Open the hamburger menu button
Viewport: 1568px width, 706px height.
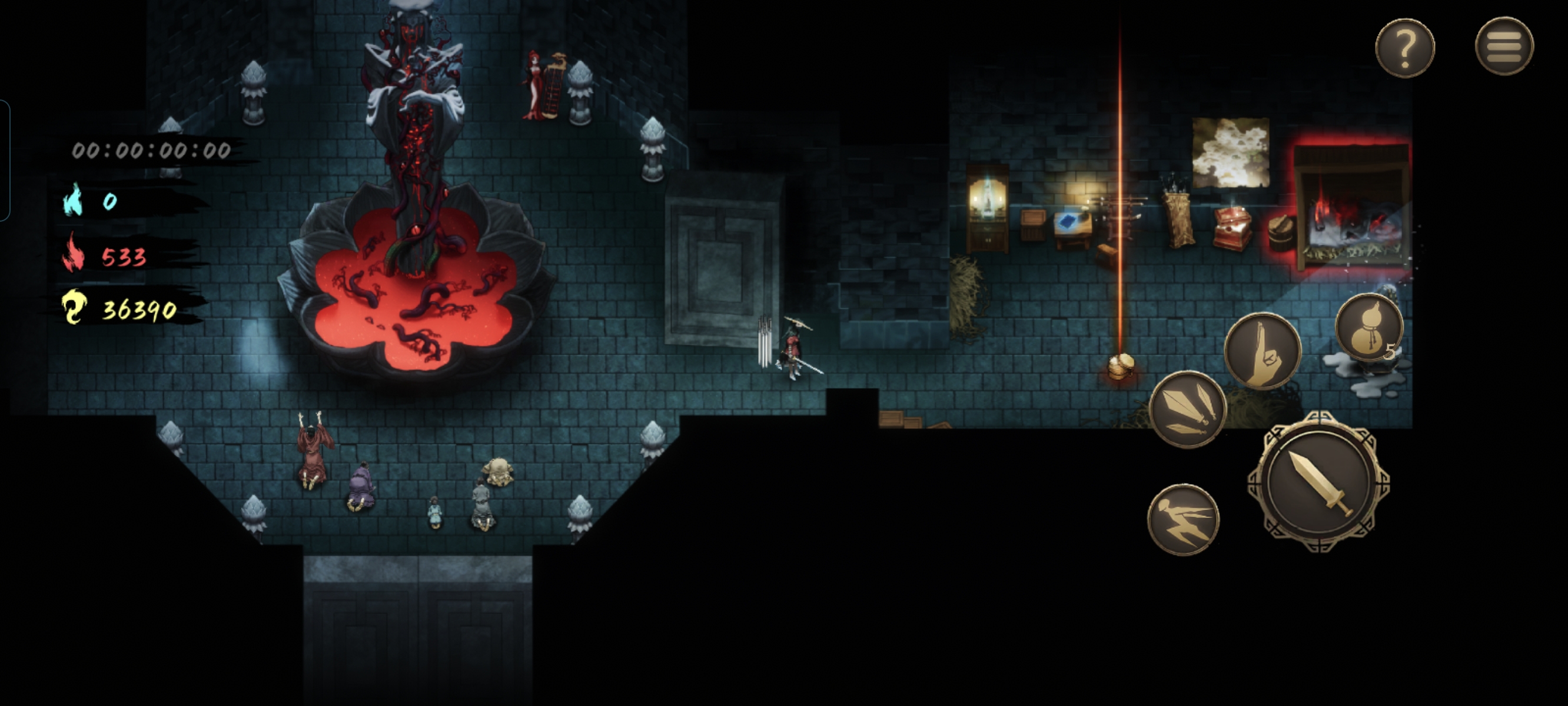1503,46
